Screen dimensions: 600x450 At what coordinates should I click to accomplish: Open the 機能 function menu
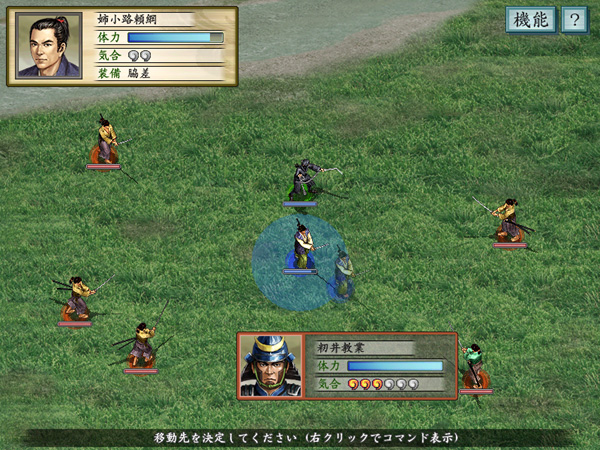click(530, 20)
